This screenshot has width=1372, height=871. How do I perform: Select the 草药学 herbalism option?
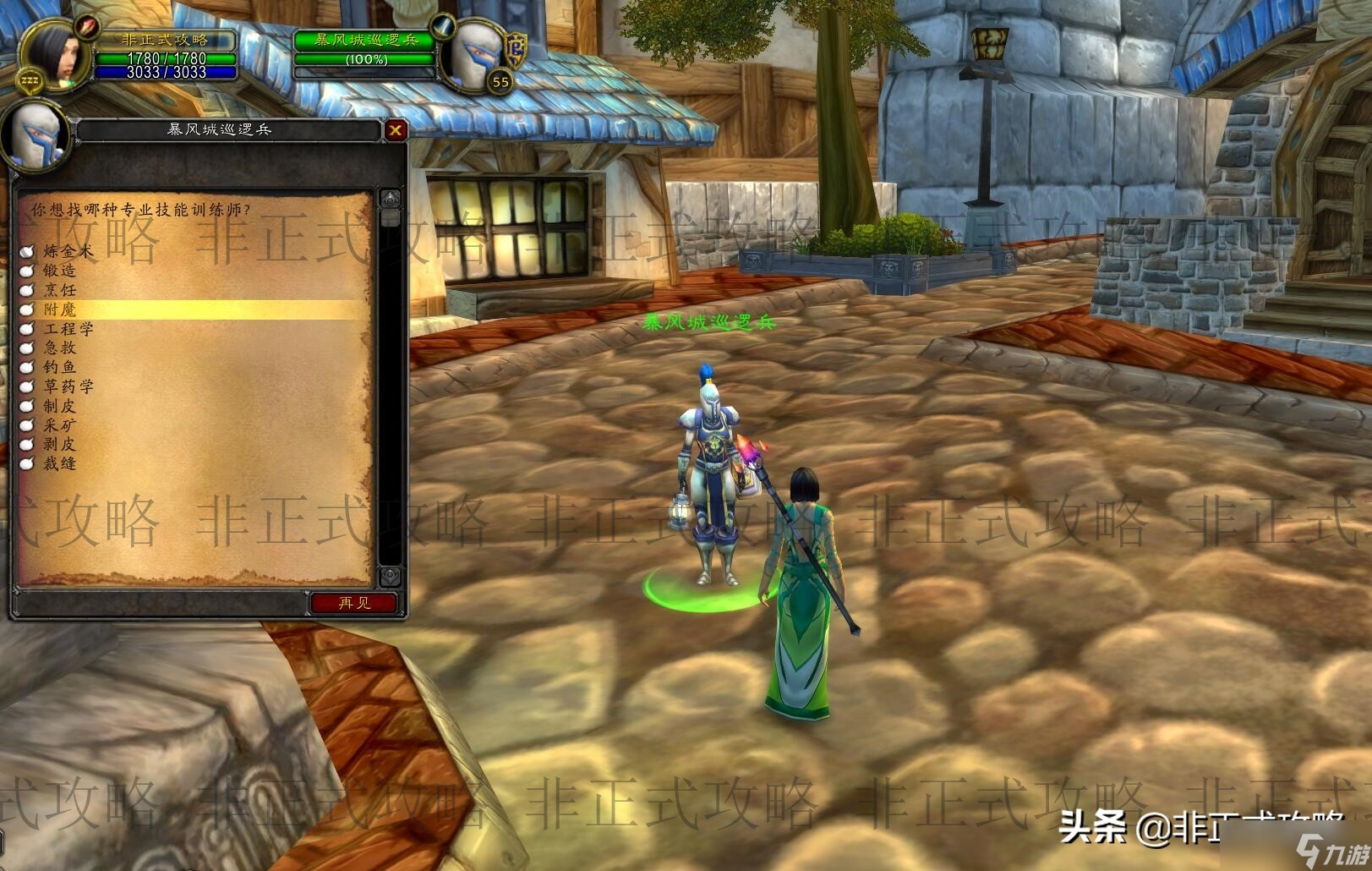[x=68, y=386]
